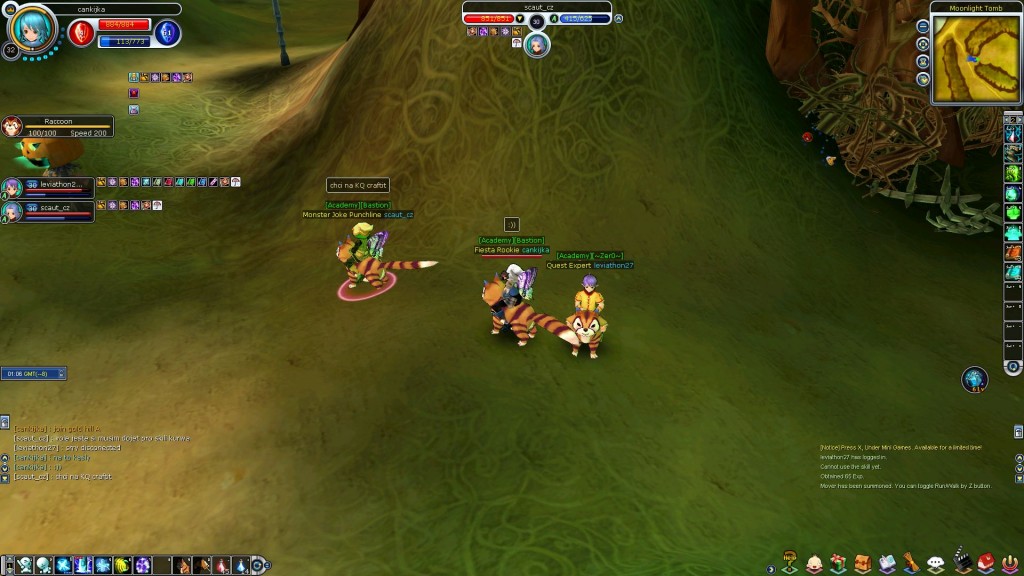The image size is (1024, 576).
Task: Open the inventory bag icon
Action: point(862,564)
